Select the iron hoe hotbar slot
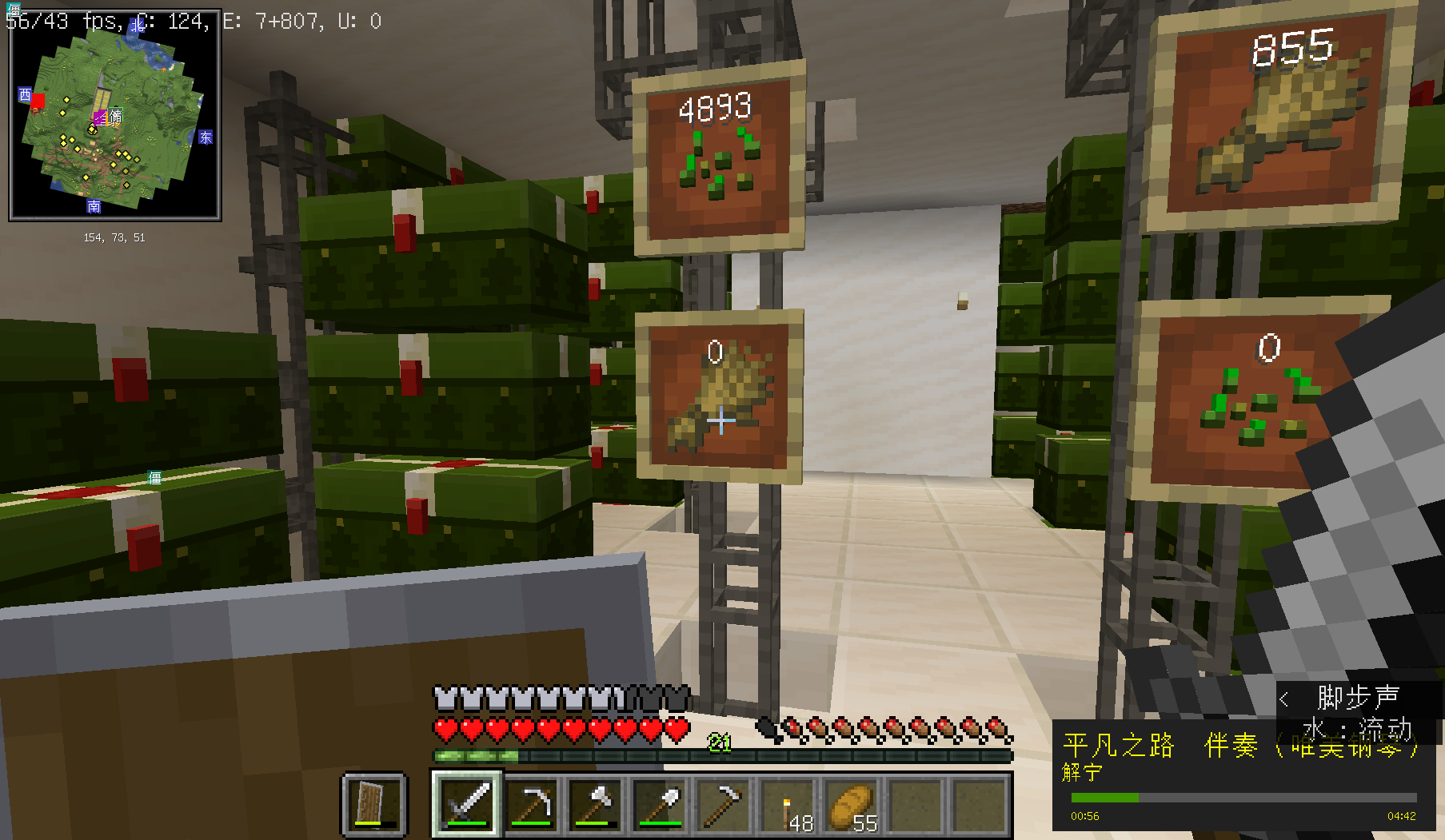Screen dimensions: 1445x840 (x=724, y=803)
